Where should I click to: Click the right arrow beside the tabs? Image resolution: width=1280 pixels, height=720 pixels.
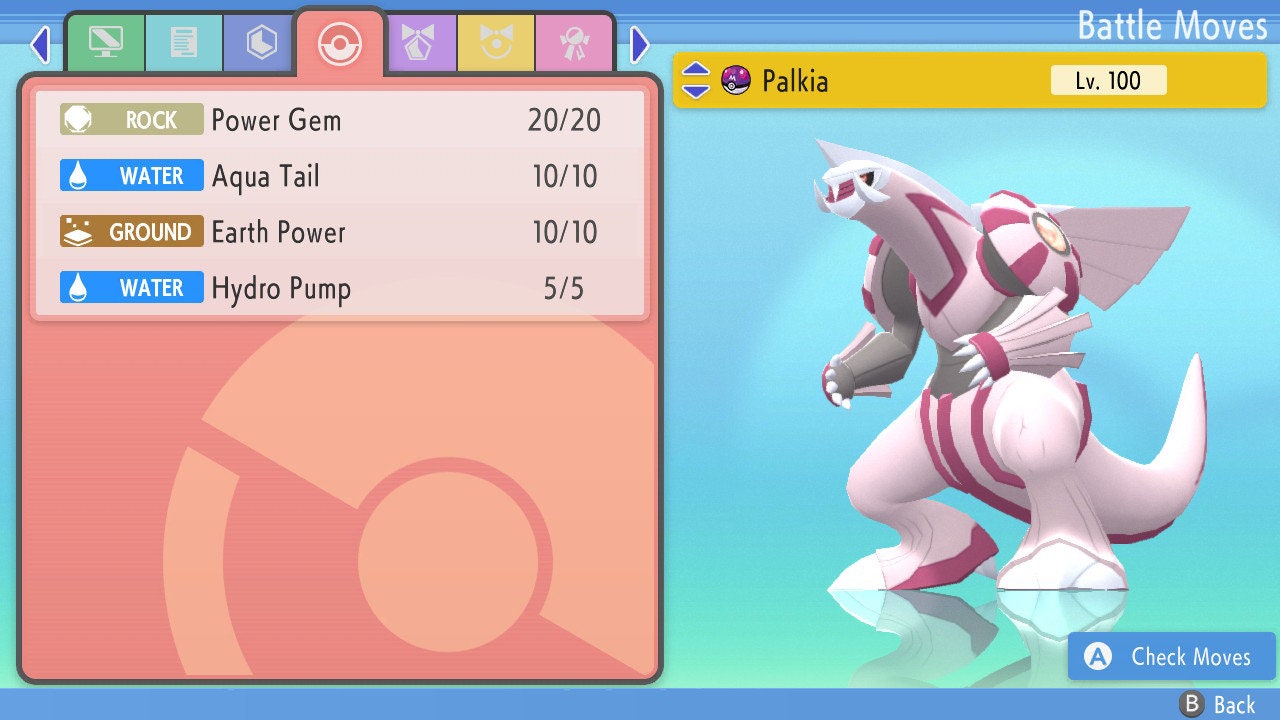[640, 44]
